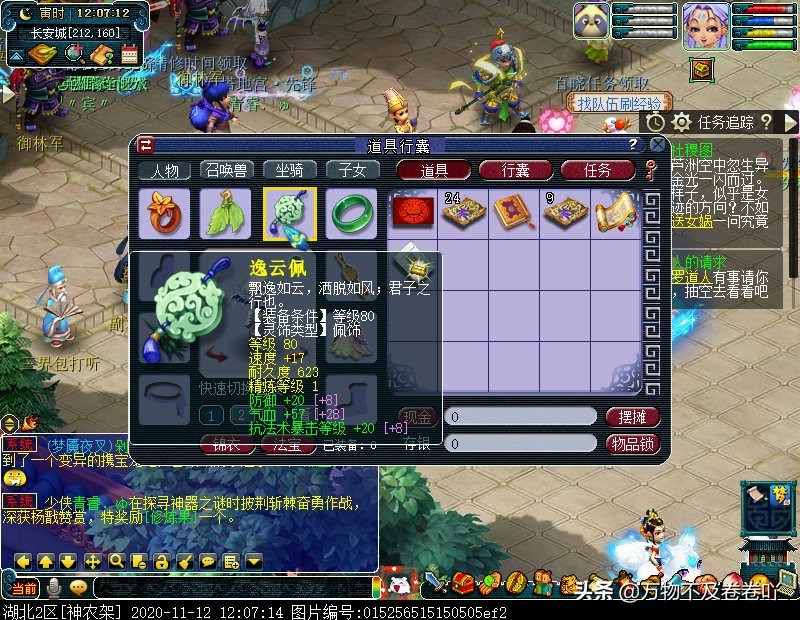
Task: Select the 坐骑 tab
Action: point(290,170)
